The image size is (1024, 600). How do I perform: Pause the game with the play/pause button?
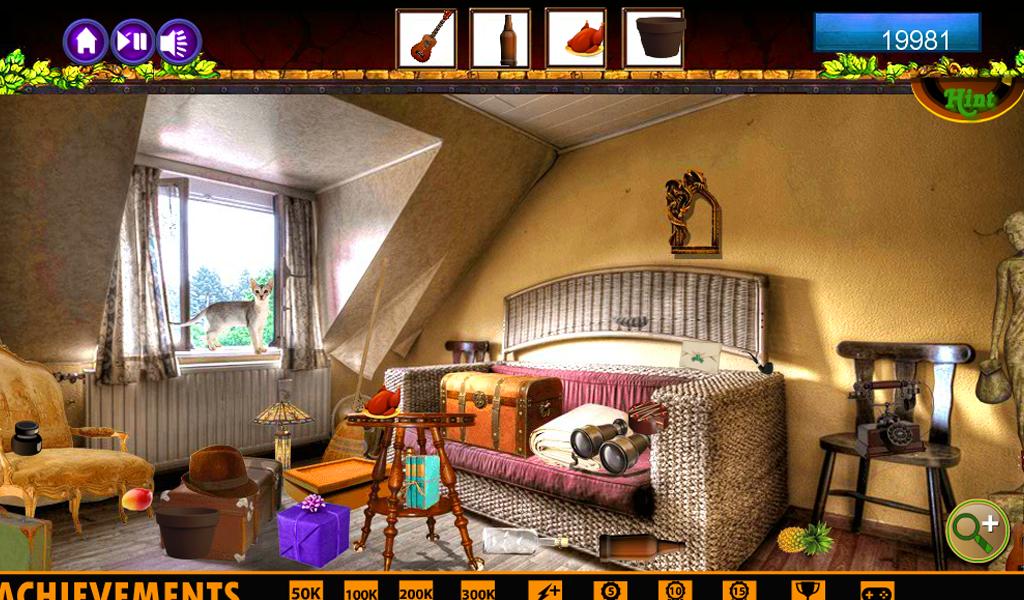pyautogui.click(x=133, y=42)
